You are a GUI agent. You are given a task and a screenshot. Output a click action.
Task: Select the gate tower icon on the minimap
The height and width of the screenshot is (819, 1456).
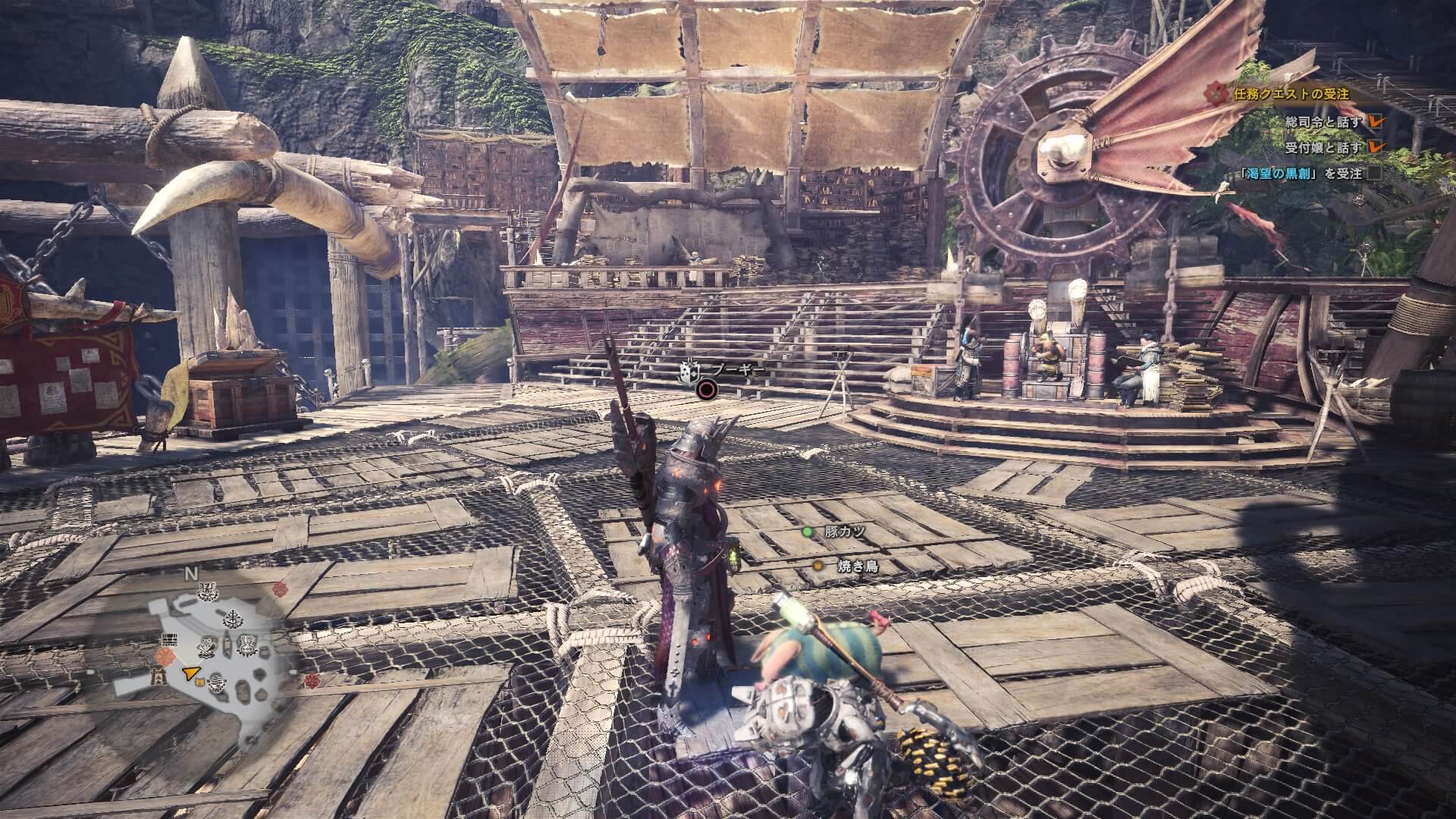(158, 677)
